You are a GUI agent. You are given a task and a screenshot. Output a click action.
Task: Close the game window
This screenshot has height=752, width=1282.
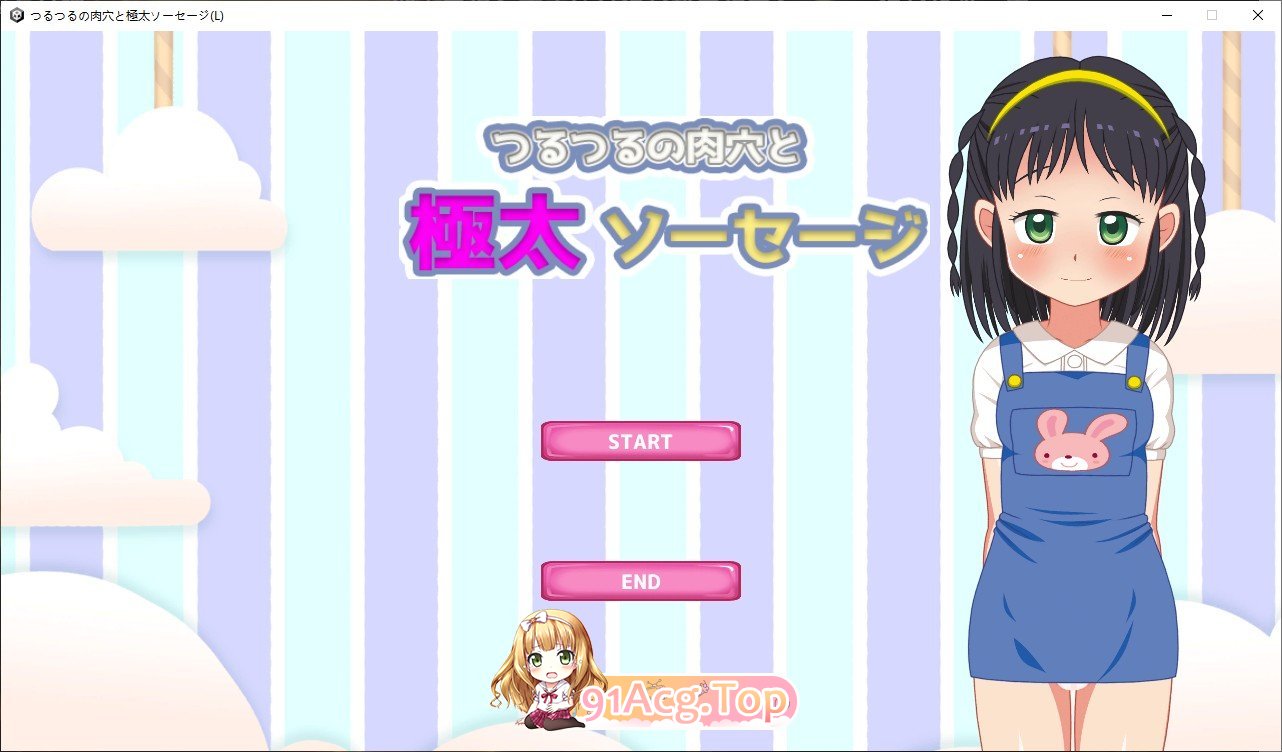1257,15
